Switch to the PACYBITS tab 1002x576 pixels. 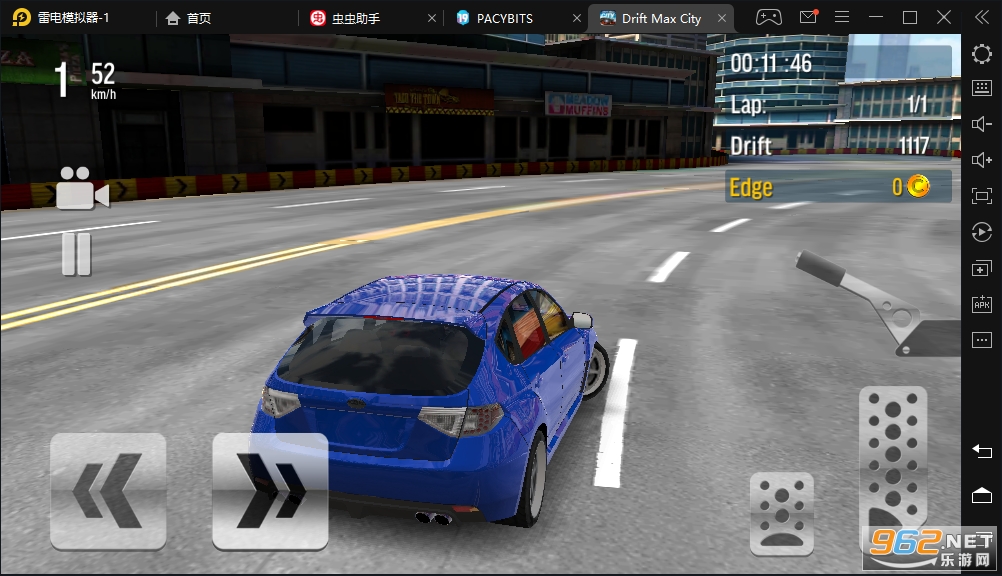click(x=505, y=18)
